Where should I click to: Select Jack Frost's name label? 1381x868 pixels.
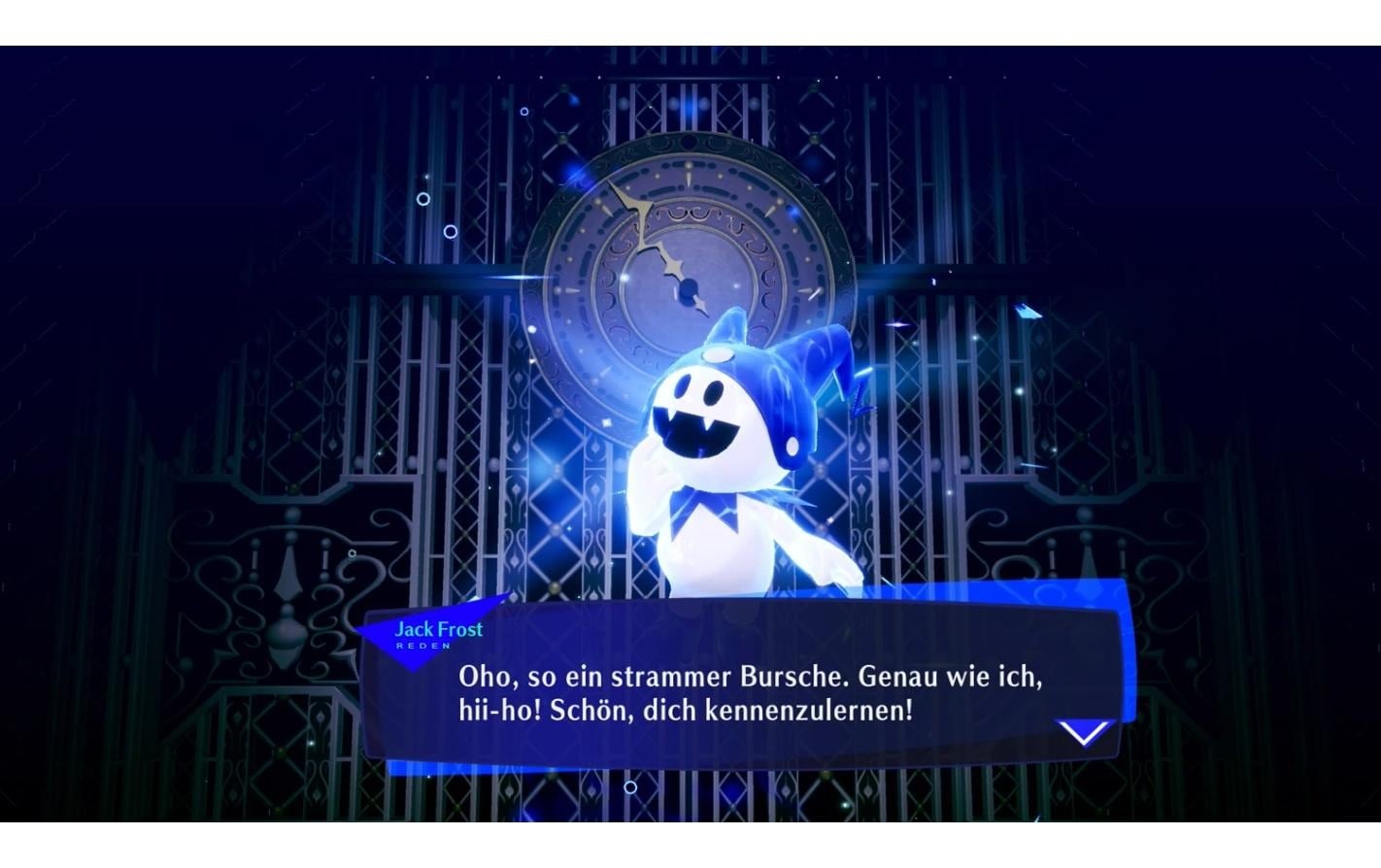point(438,629)
